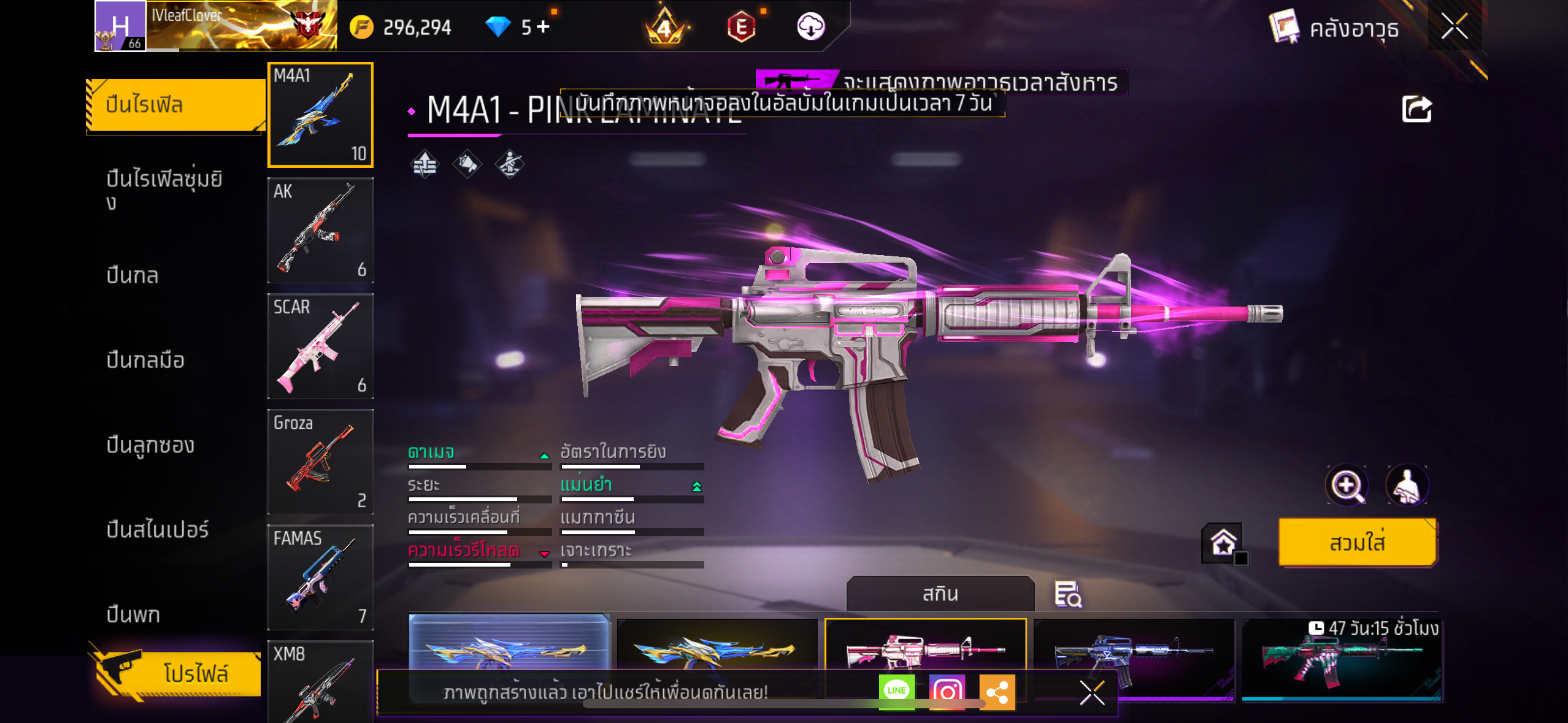The width and height of the screenshot is (1568, 723).
Task: Share the image via LINE
Action: [896, 691]
